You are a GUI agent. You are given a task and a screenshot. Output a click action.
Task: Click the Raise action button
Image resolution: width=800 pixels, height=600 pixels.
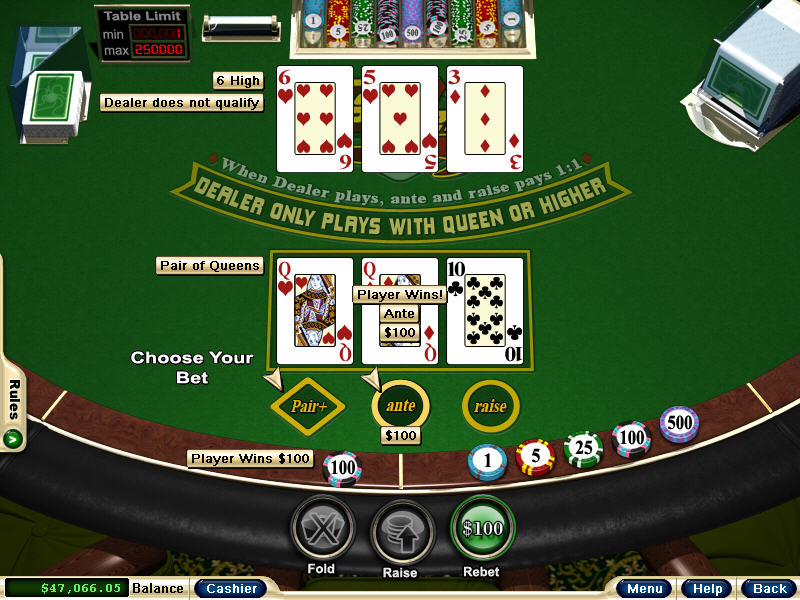point(403,529)
